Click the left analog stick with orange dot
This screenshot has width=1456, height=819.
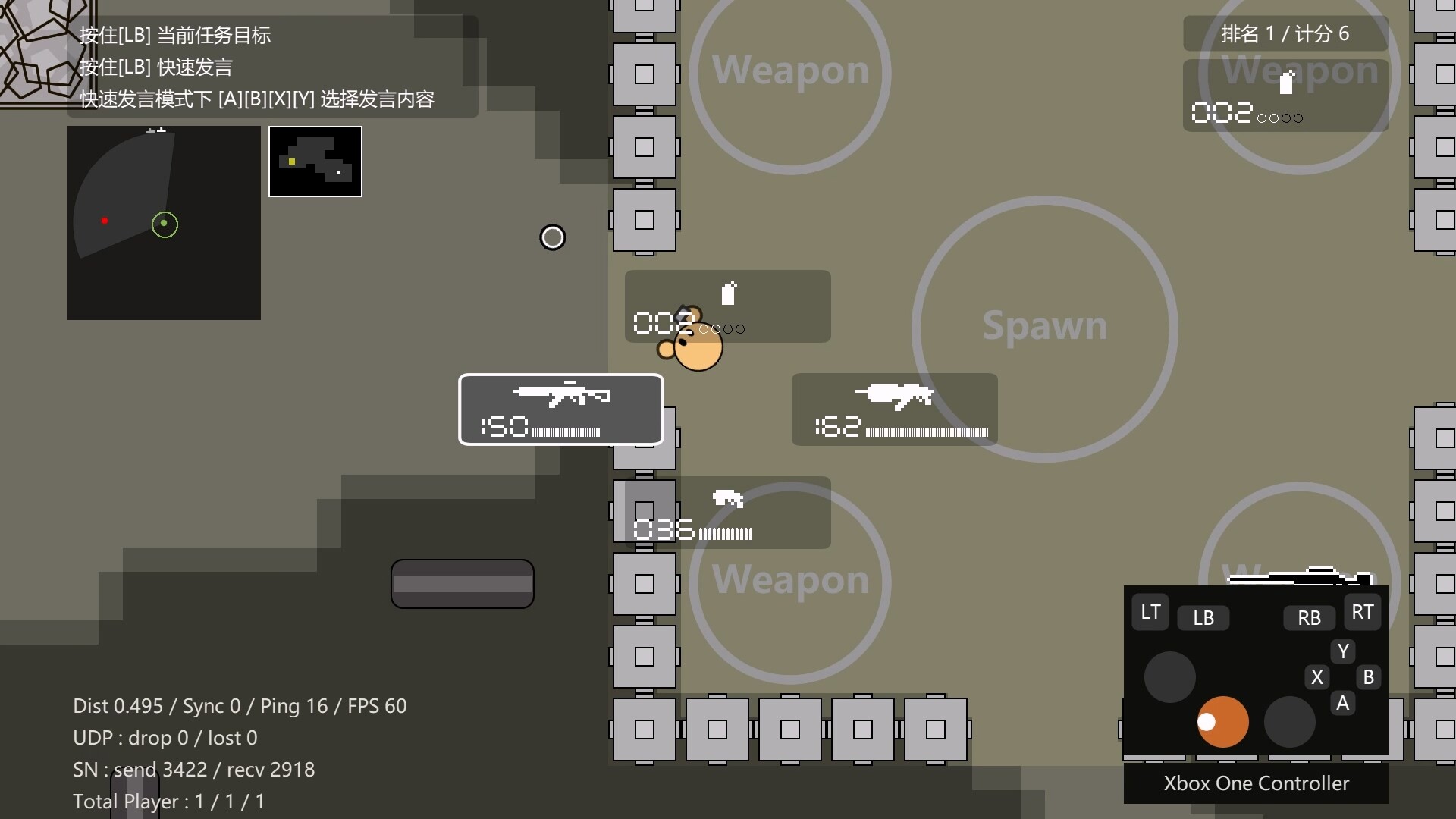tap(1222, 722)
